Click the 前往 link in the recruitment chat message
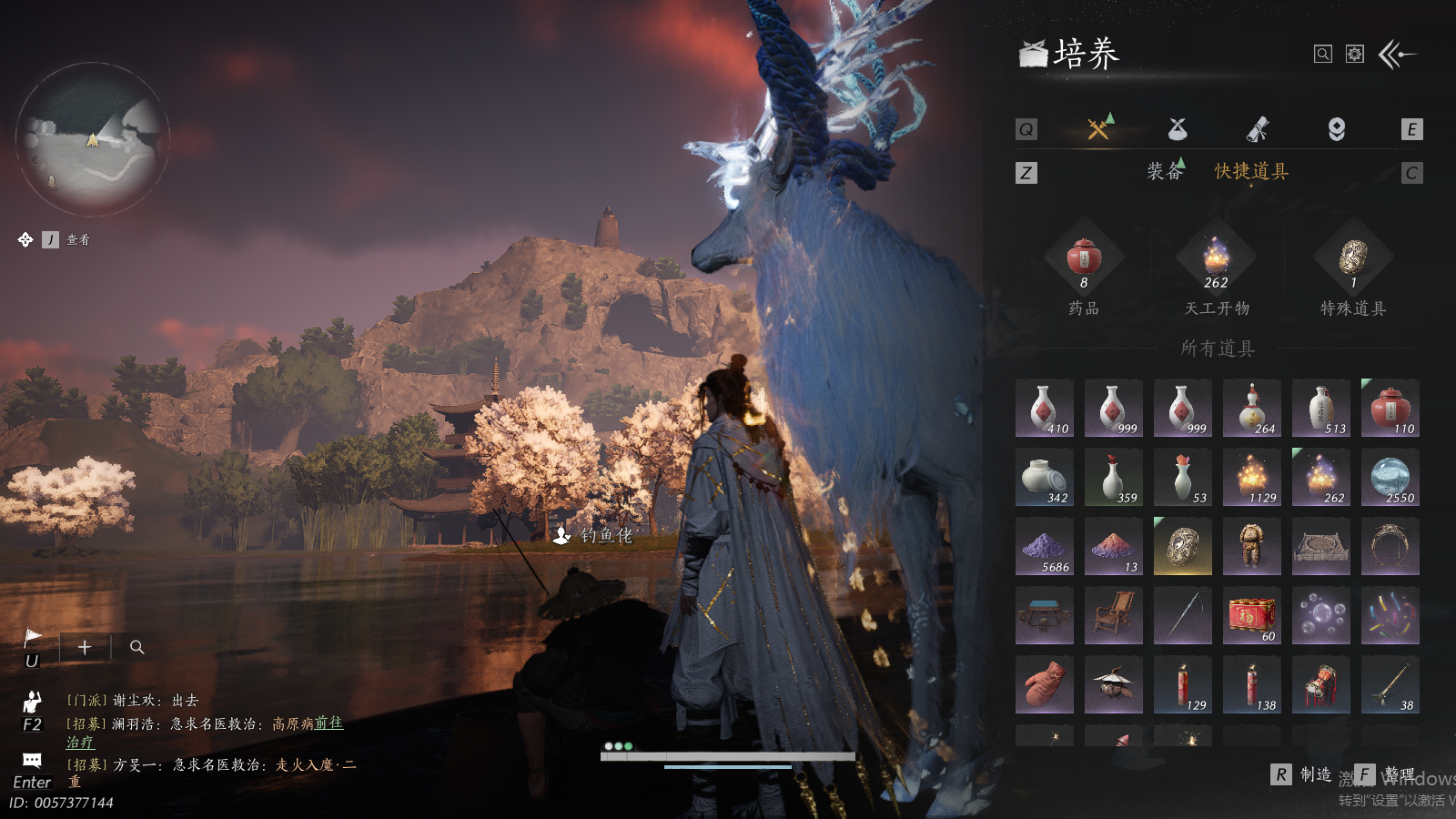The width and height of the screenshot is (1456, 819). coord(329,723)
